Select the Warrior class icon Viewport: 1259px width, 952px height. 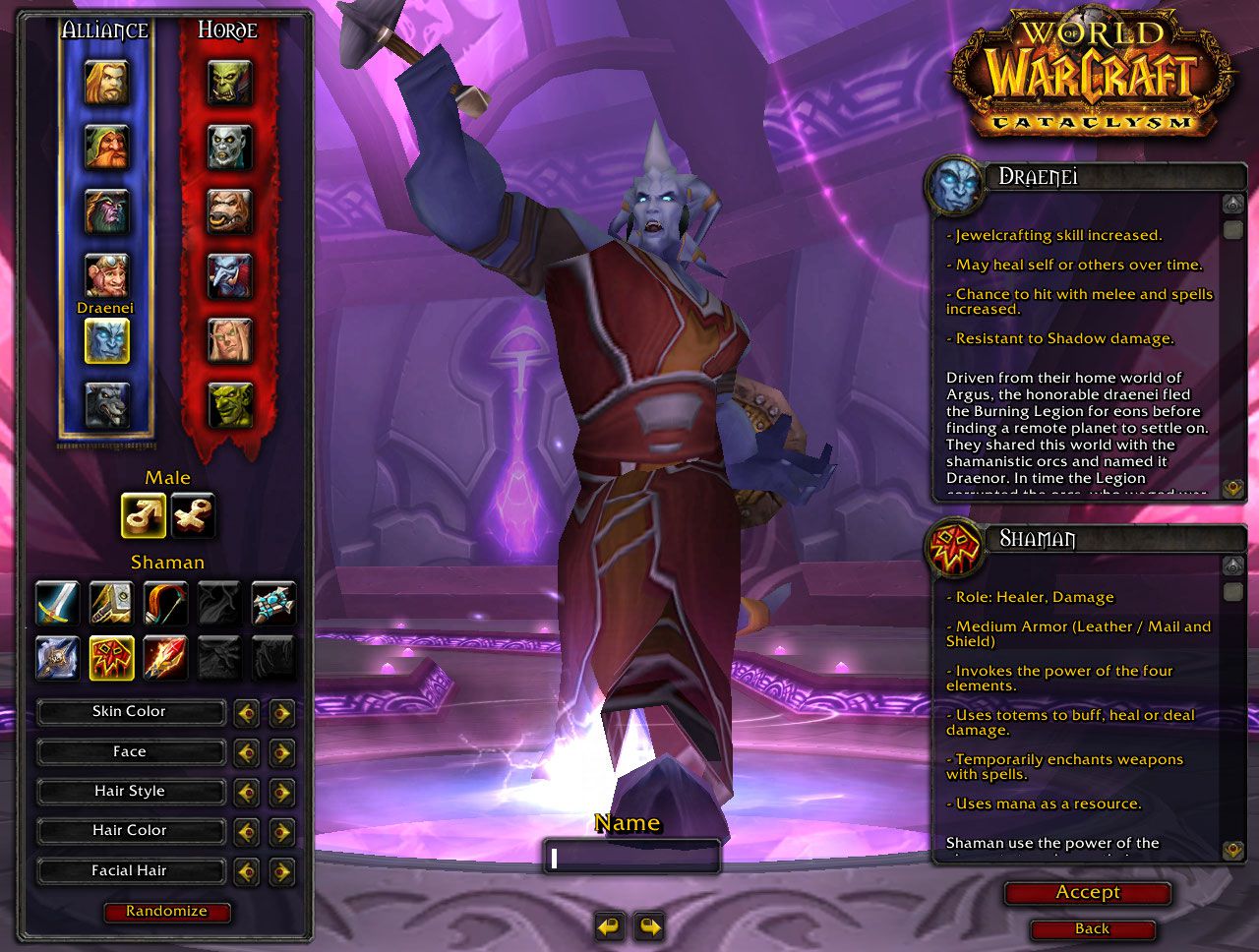(56, 603)
